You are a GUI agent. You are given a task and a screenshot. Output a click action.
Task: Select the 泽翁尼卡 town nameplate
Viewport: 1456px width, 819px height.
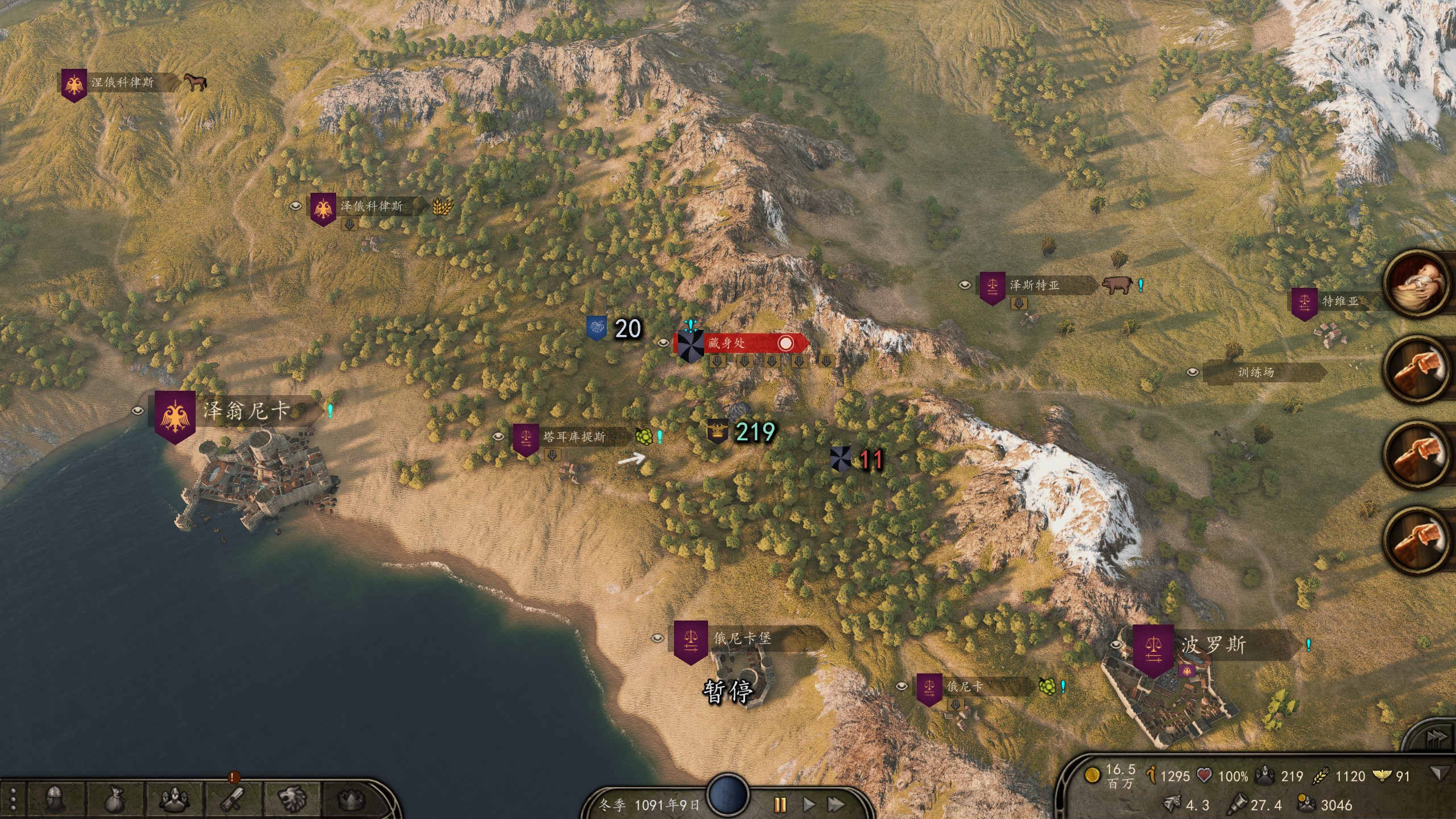tap(245, 411)
